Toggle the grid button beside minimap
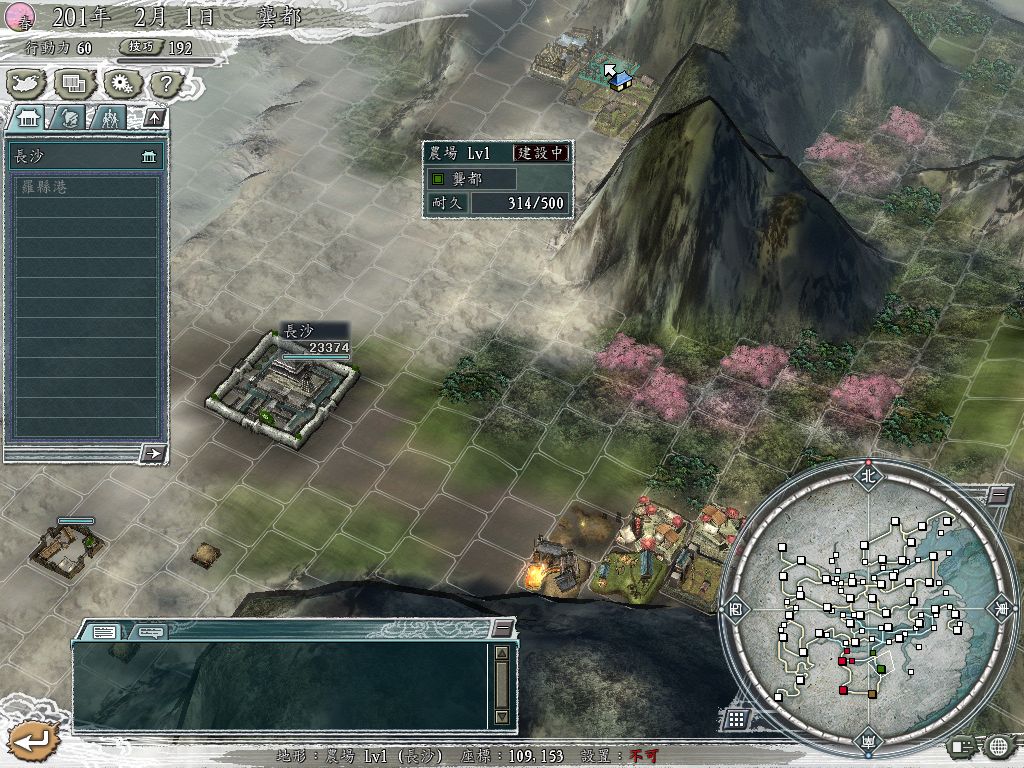 pos(735,718)
